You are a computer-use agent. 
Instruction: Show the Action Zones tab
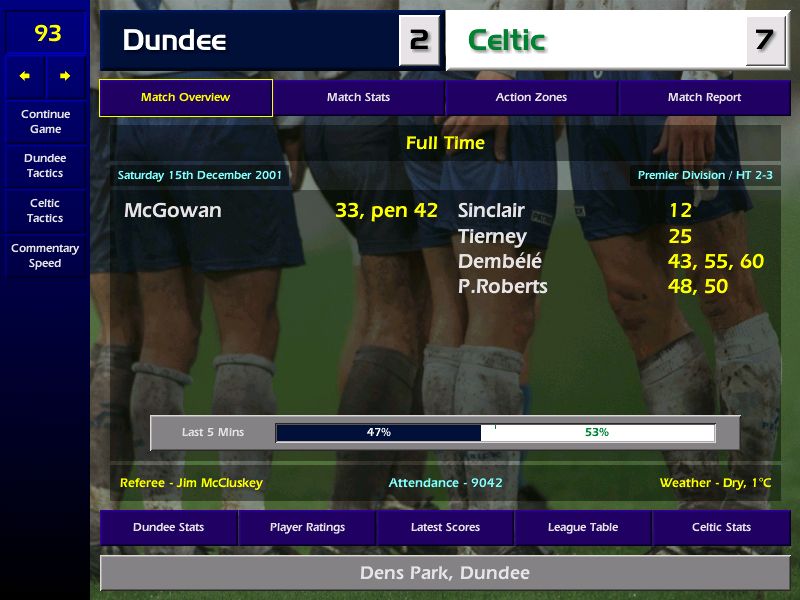click(x=531, y=98)
